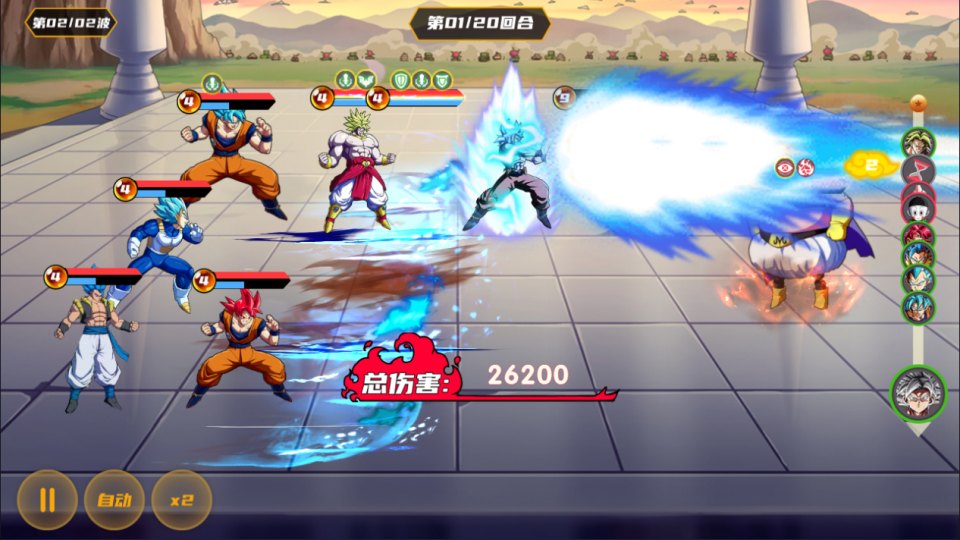This screenshot has height=540, width=960.
Task: Pause the battle
Action: pyautogui.click(x=47, y=499)
